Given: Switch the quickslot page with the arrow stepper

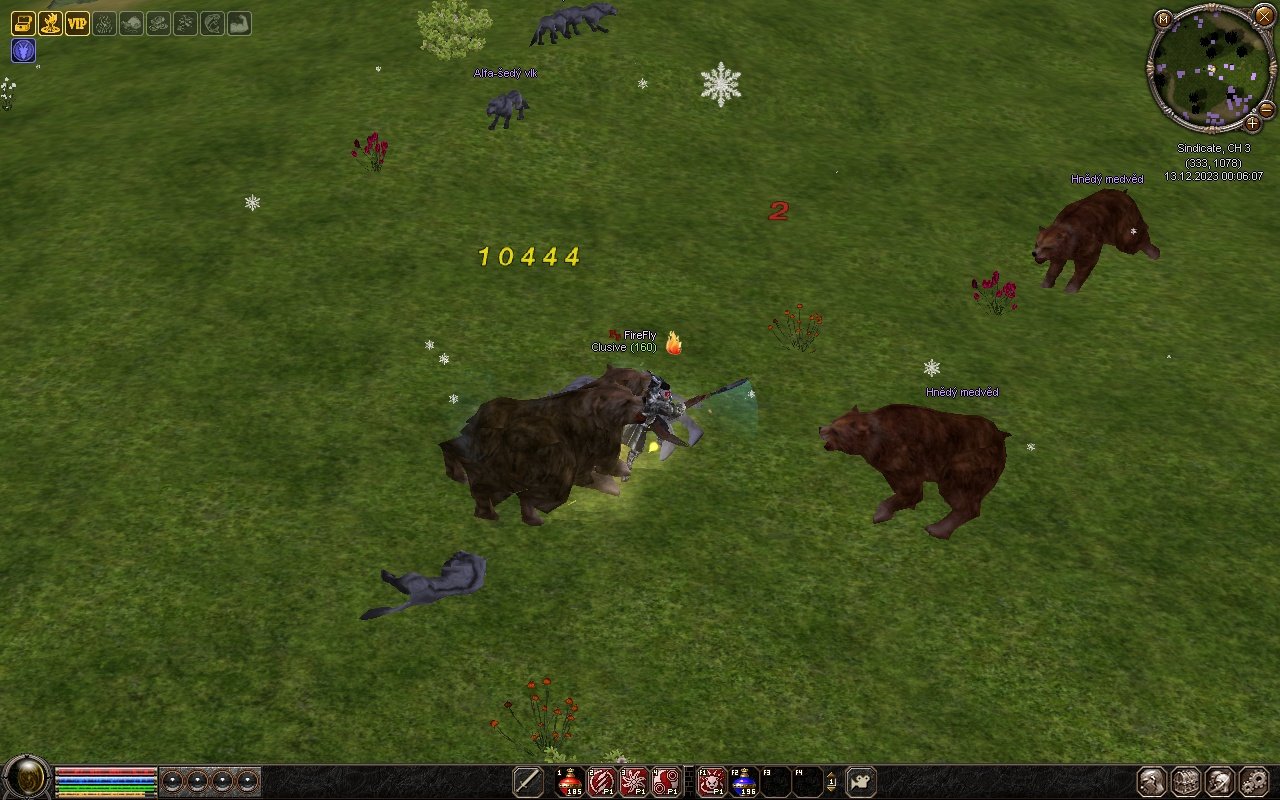Looking at the screenshot, I should coord(831,781).
